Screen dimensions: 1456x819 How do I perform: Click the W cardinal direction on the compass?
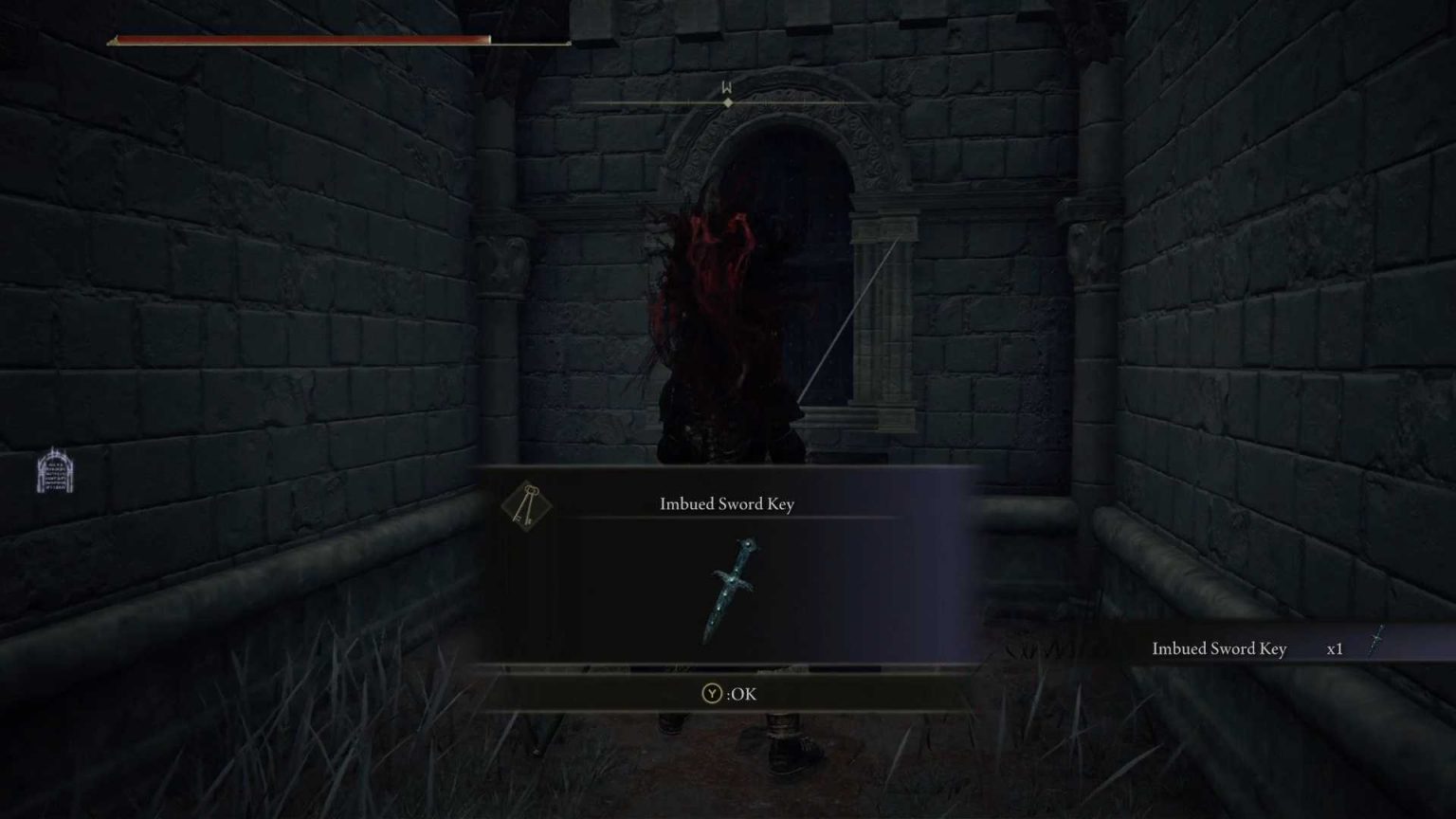click(x=726, y=84)
